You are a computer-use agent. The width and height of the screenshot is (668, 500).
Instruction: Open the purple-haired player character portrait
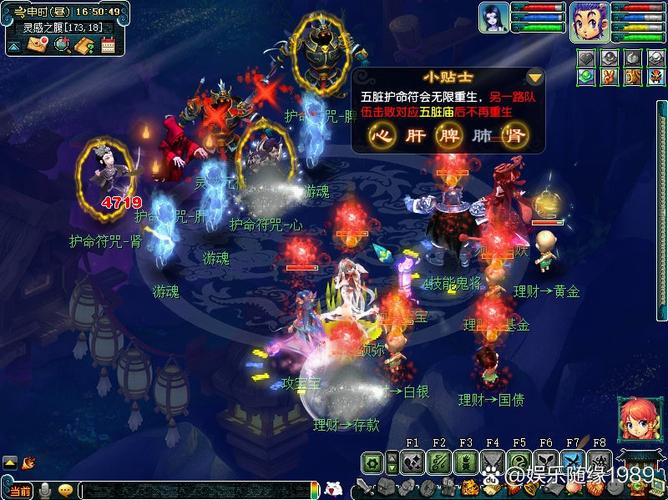click(589, 21)
